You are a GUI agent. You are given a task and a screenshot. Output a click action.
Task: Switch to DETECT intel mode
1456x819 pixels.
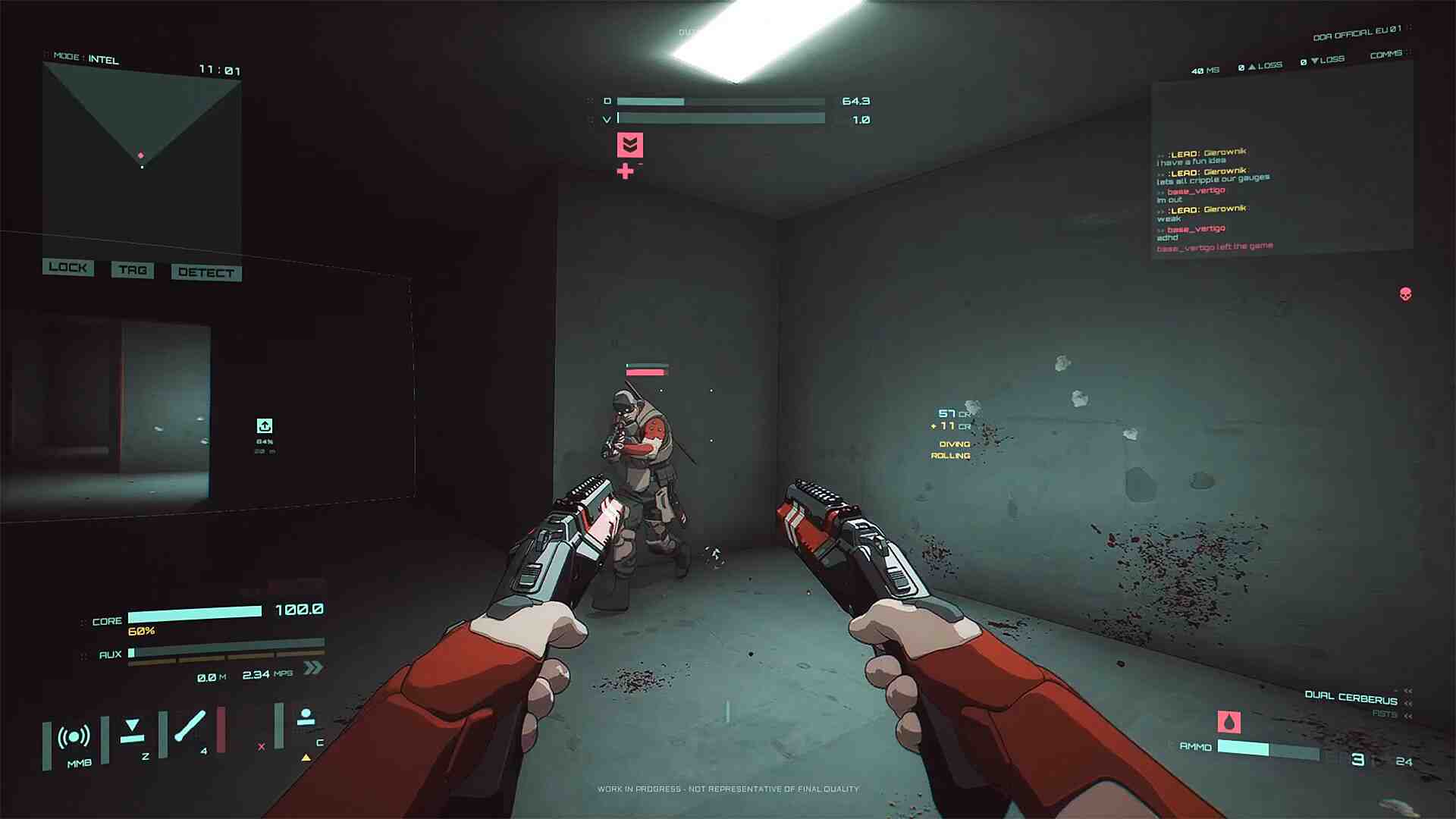pos(206,272)
